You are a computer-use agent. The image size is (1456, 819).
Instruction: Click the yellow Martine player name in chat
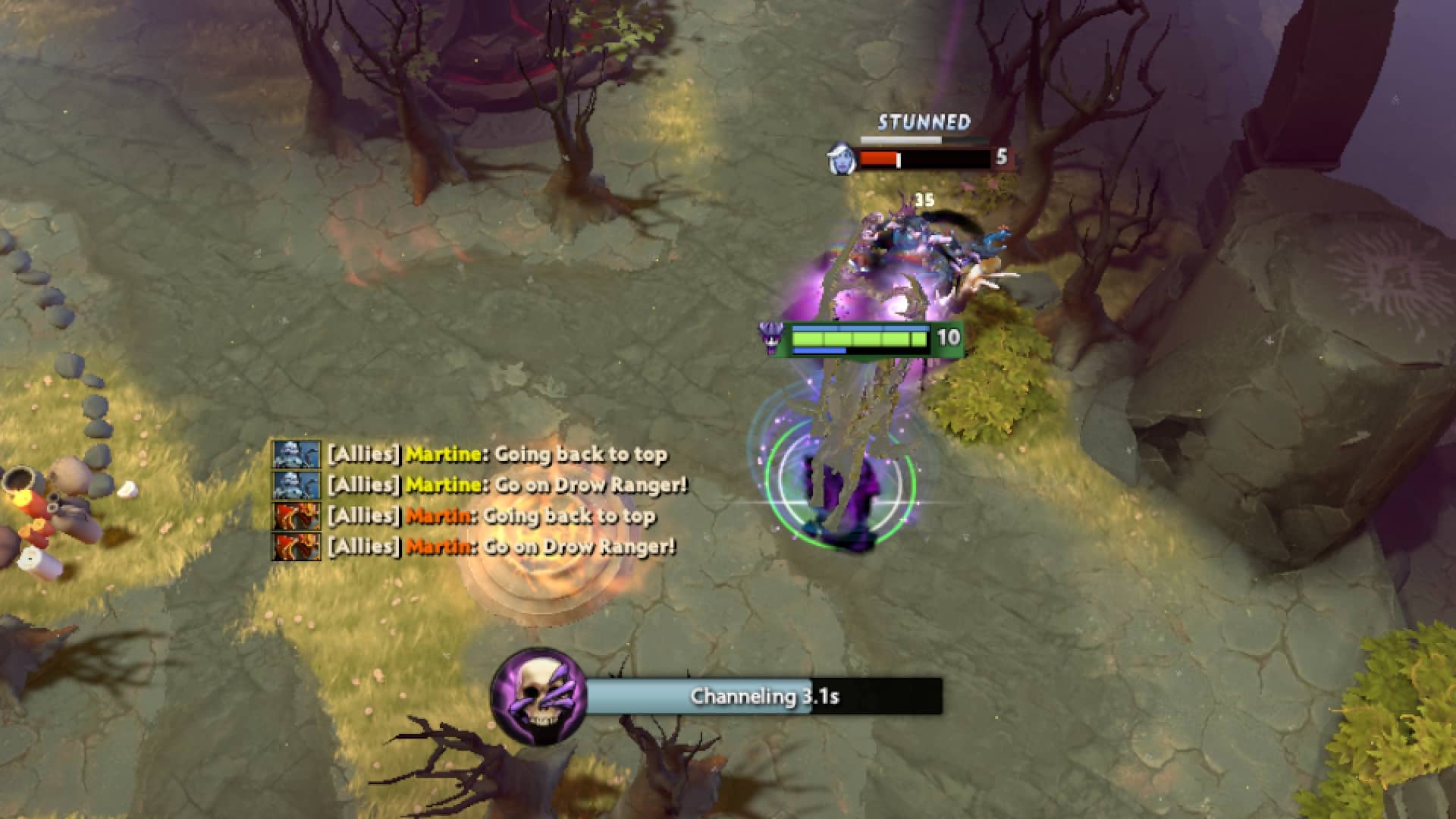click(444, 456)
